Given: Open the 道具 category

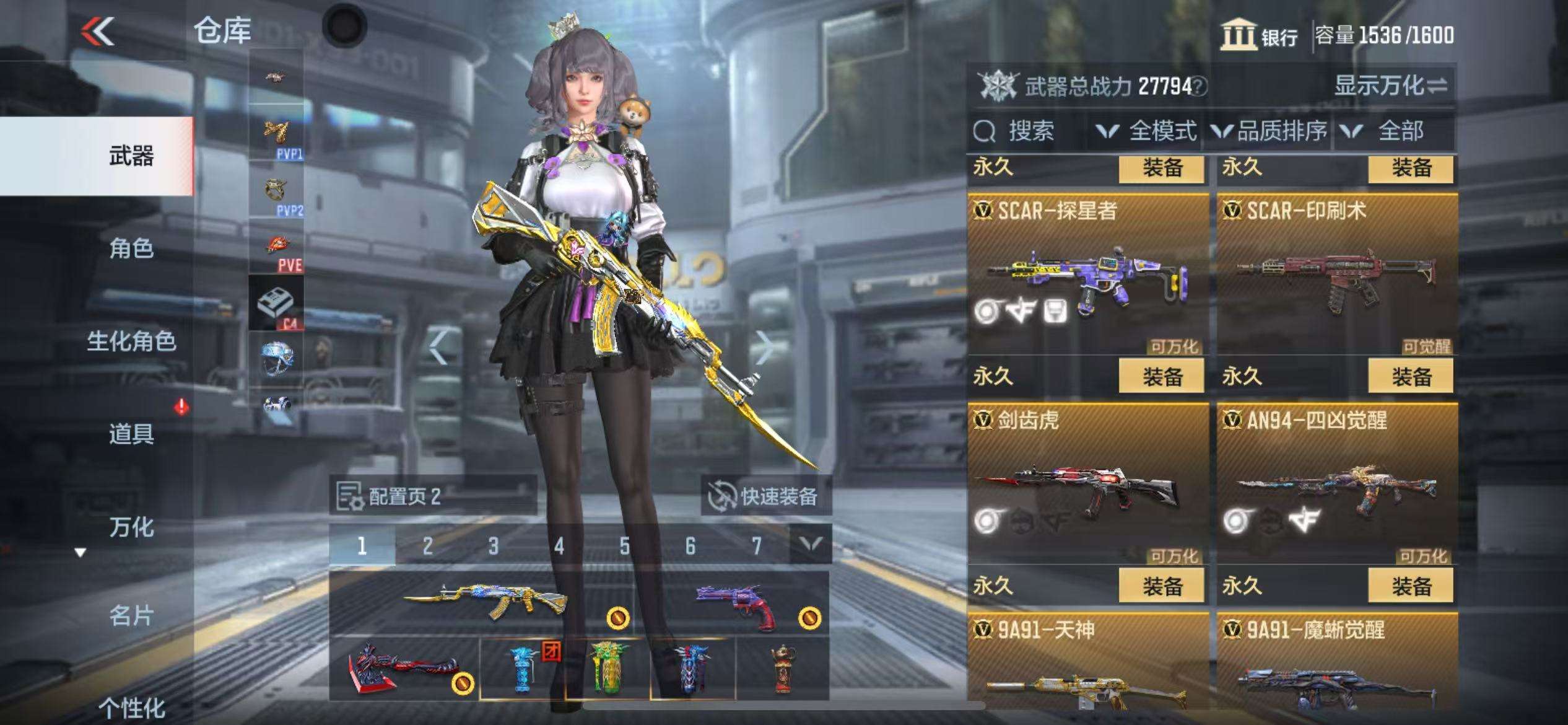Looking at the screenshot, I should point(131,434).
